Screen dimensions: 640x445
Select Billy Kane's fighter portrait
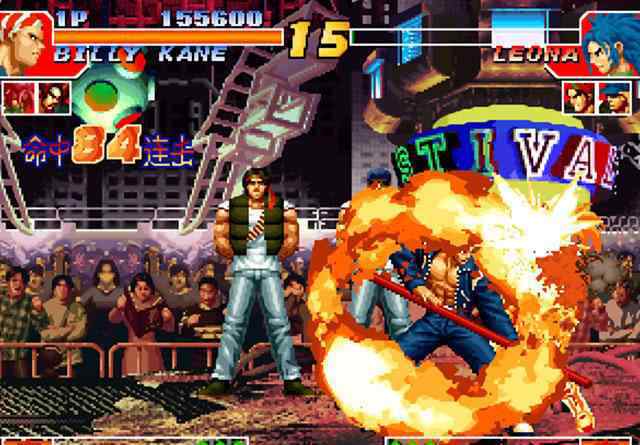(22, 42)
